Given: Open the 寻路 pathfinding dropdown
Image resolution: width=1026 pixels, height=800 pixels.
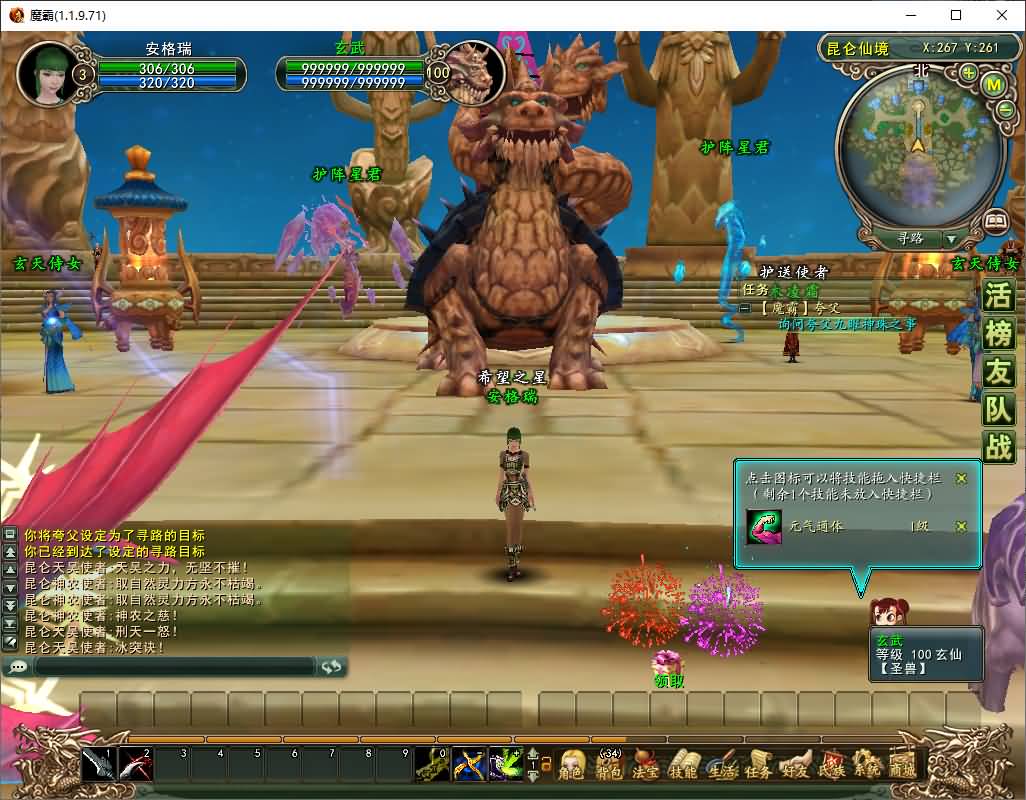Looking at the screenshot, I should (951, 240).
